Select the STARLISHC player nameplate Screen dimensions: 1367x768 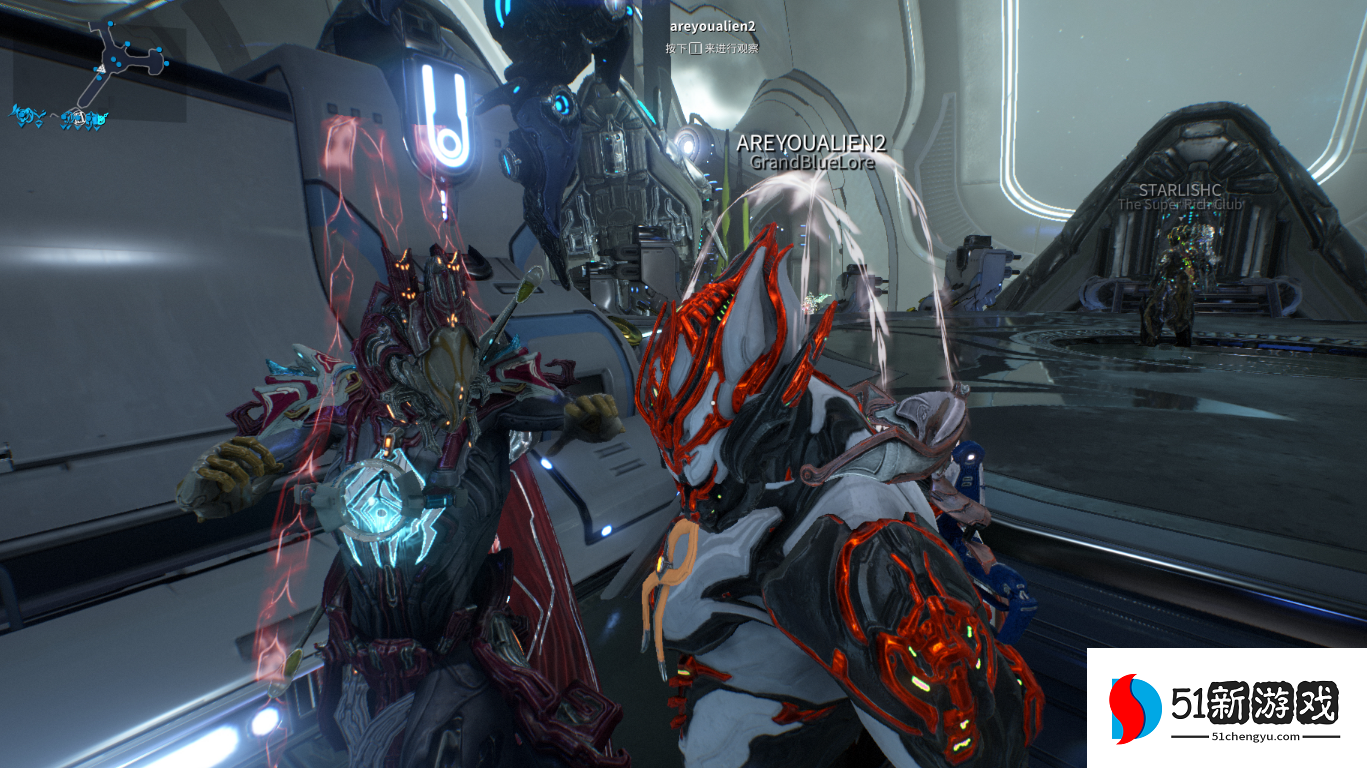pos(1180,190)
